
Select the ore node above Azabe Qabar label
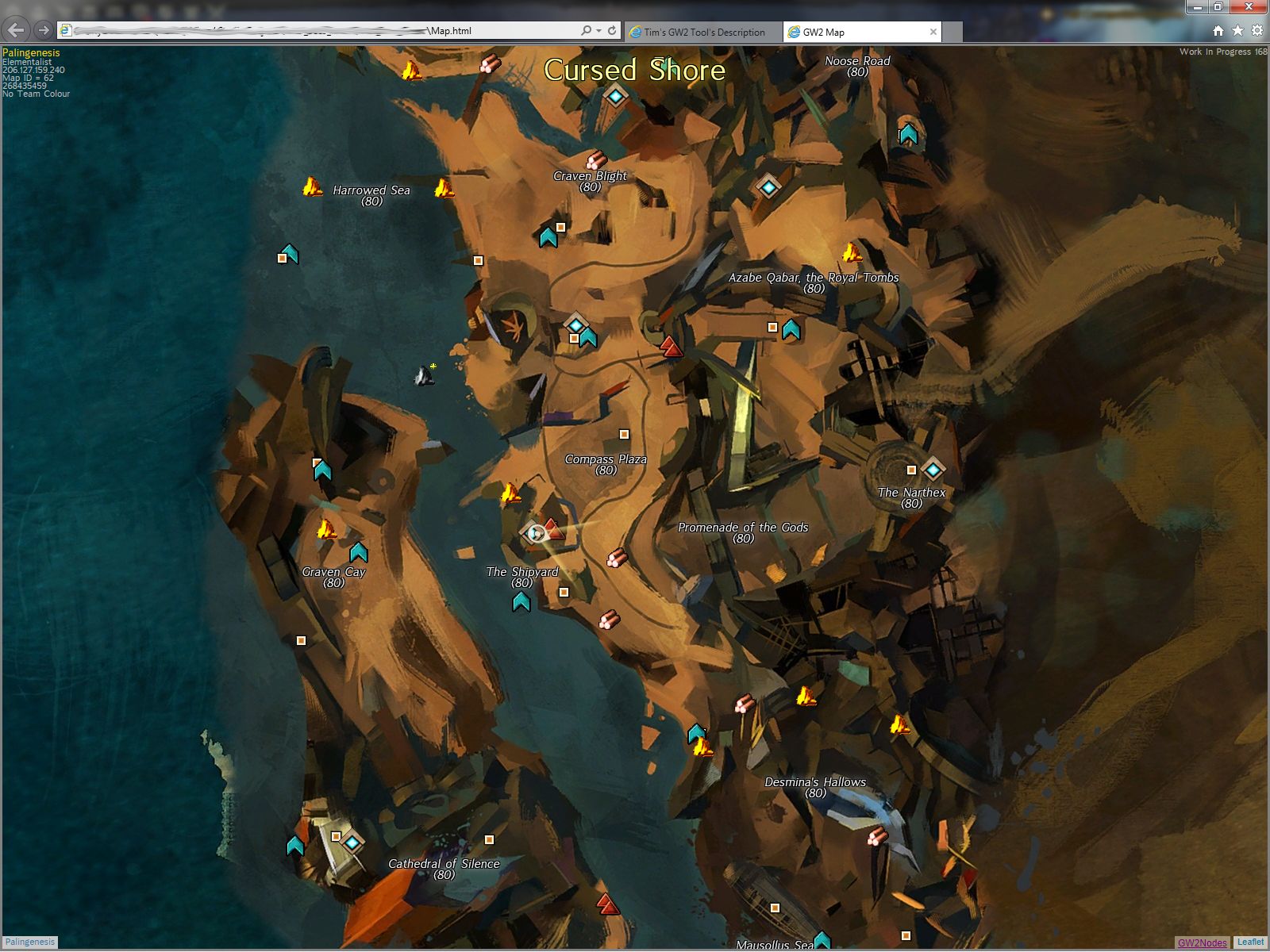(x=852, y=253)
